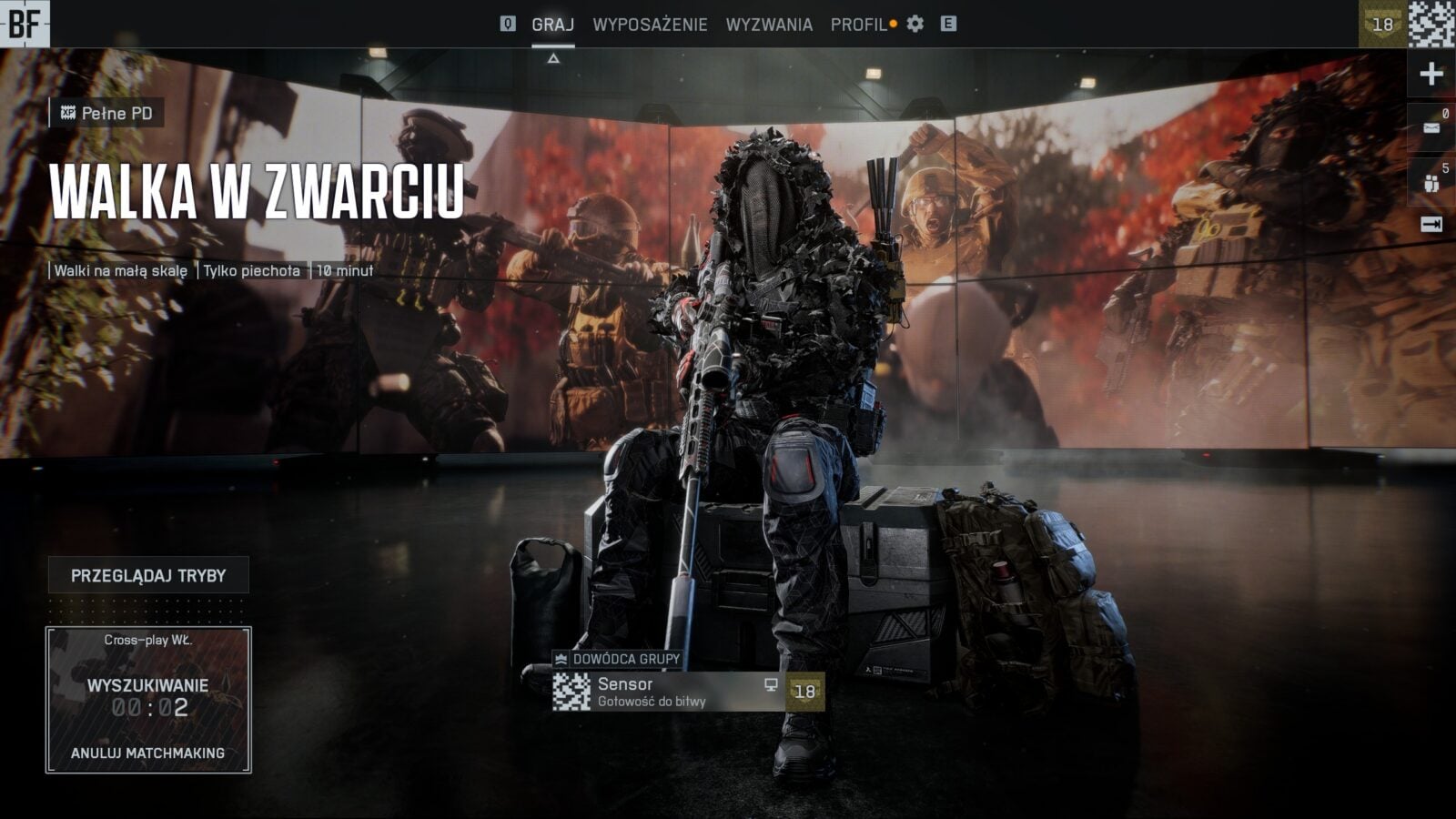Click the plus button to invite players

tap(1431, 74)
